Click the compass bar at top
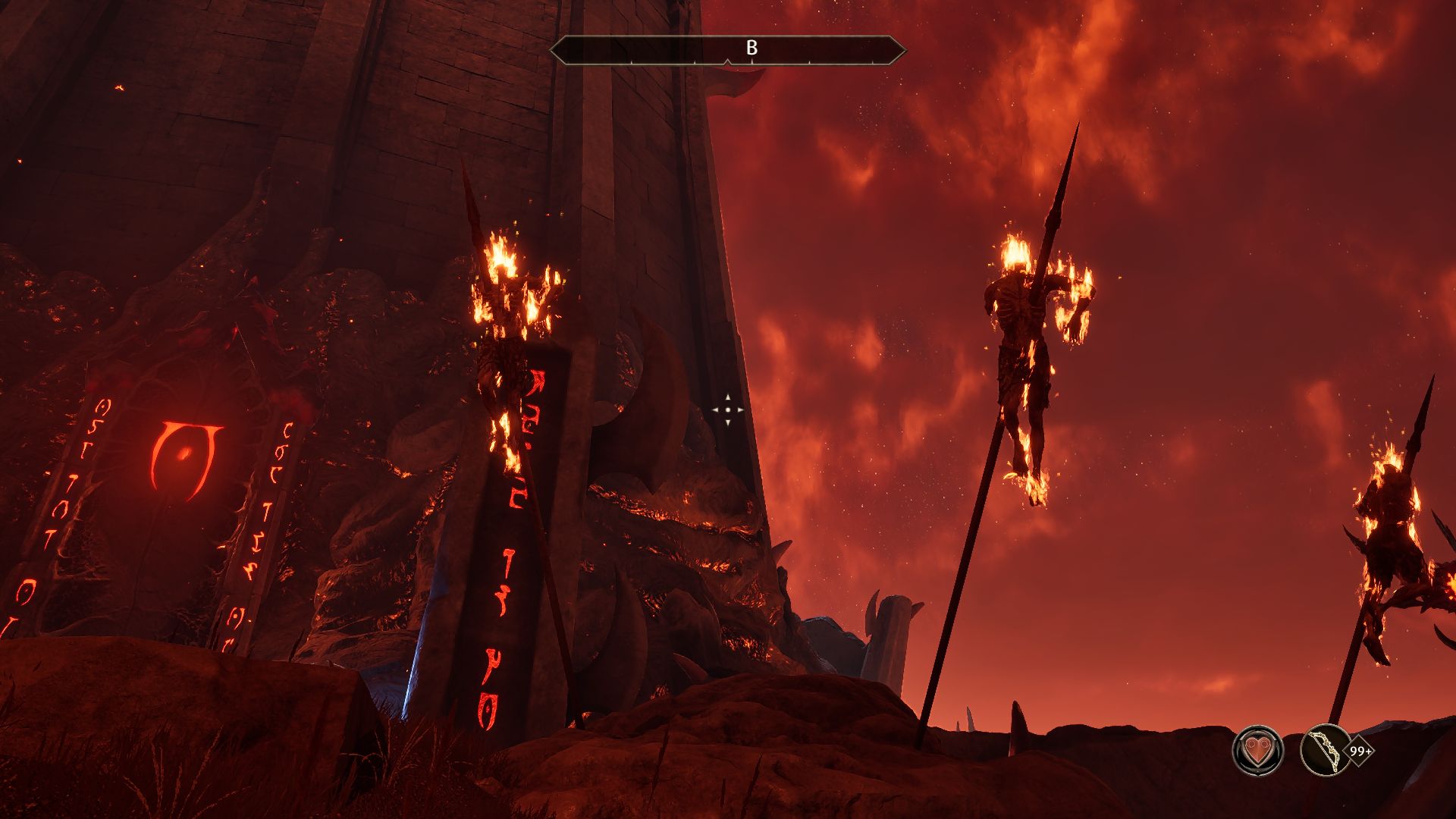 tap(727, 50)
